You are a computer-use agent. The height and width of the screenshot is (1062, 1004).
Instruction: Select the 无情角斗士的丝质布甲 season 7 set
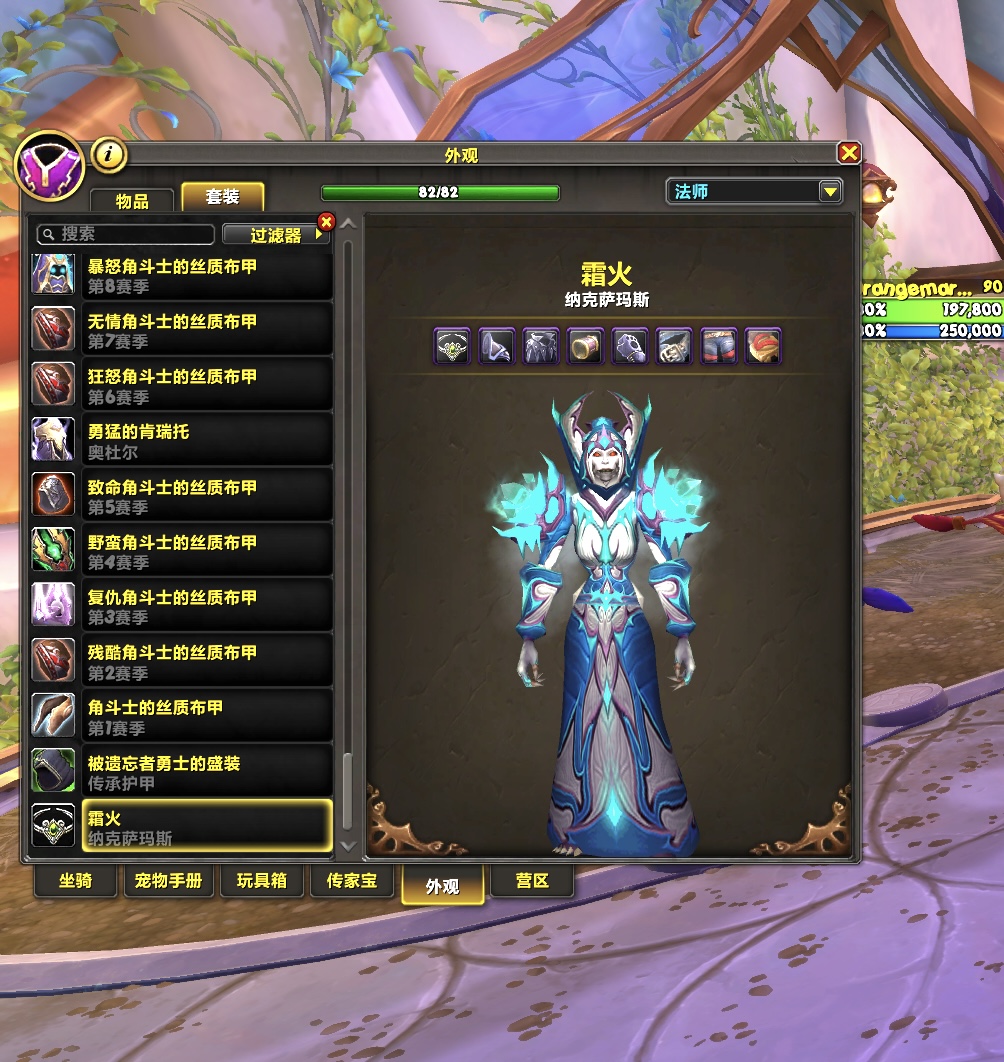coord(182,331)
